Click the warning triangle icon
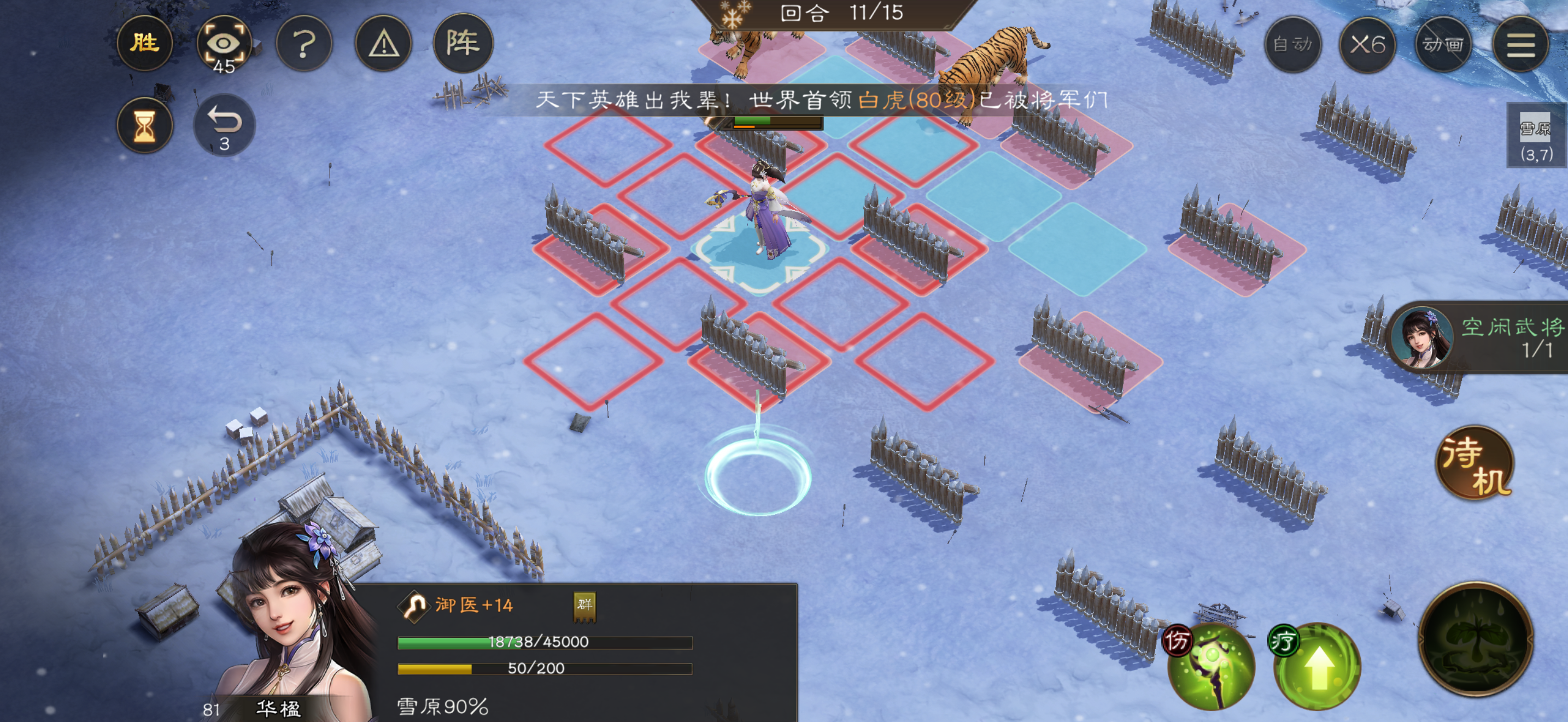This screenshot has height=722, width=1568. [x=384, y=45]
